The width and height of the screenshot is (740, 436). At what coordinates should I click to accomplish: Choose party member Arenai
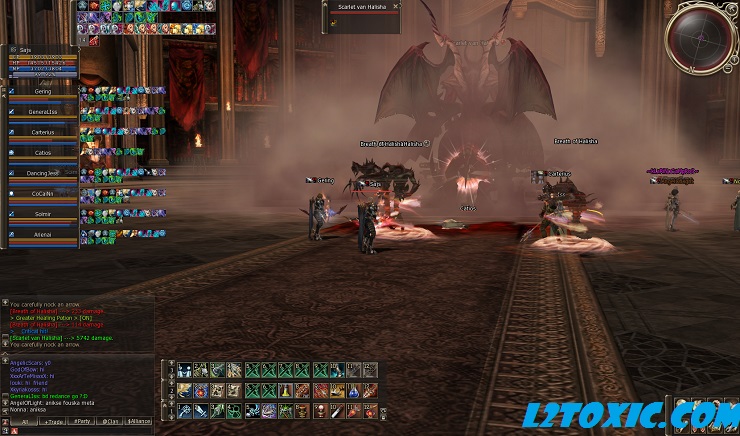42,234
